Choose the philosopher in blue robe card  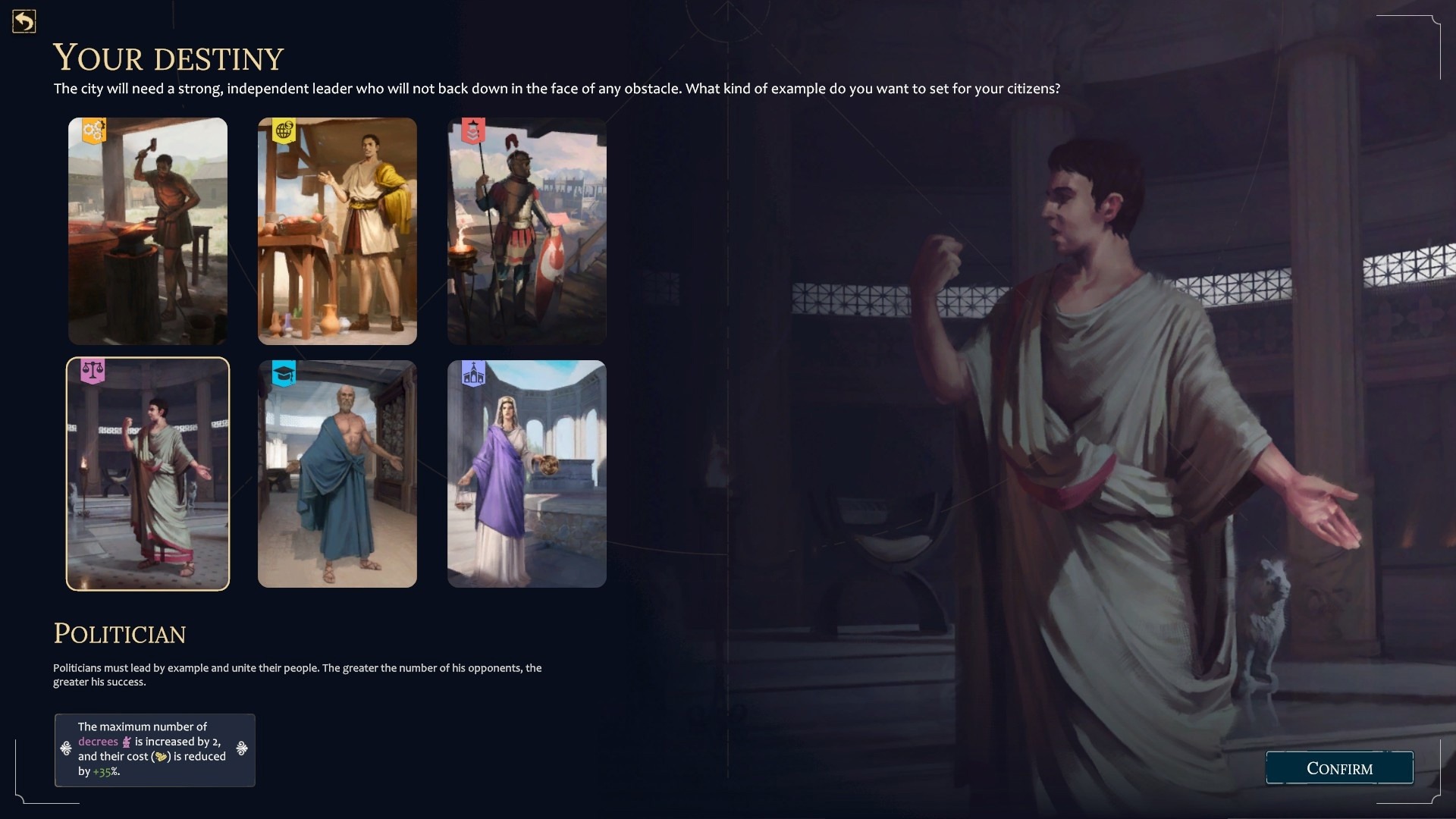(337, 474)
